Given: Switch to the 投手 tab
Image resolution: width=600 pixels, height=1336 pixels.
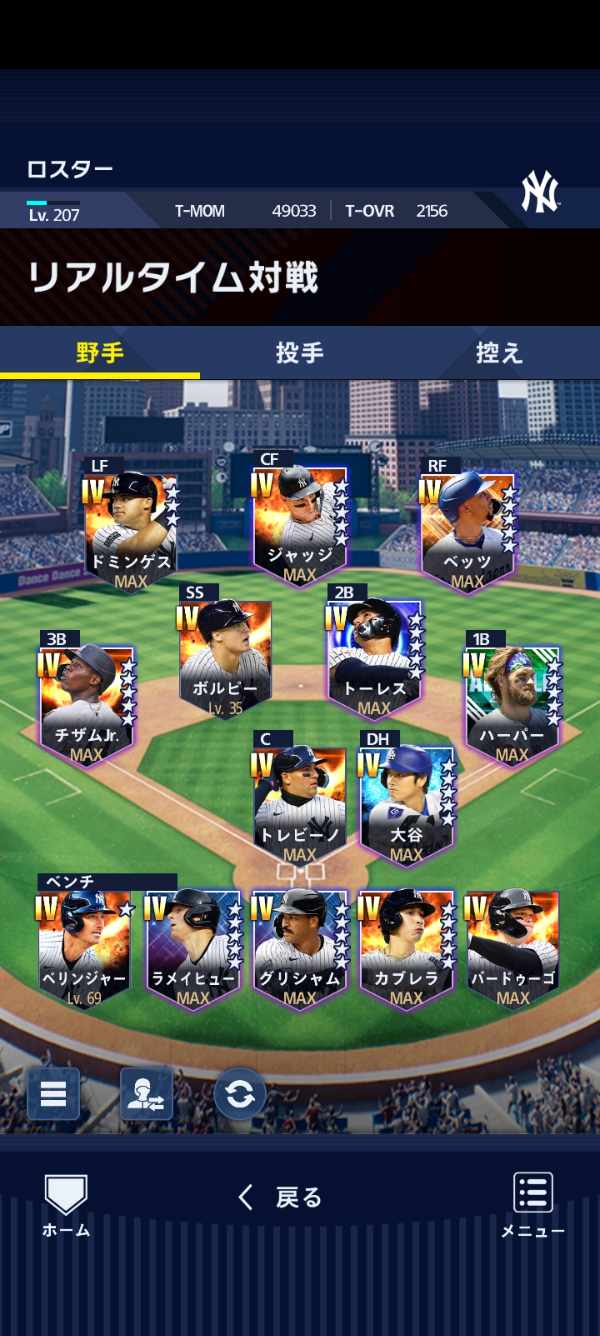Looking at the screenshot, I should [x=299, y=353].
